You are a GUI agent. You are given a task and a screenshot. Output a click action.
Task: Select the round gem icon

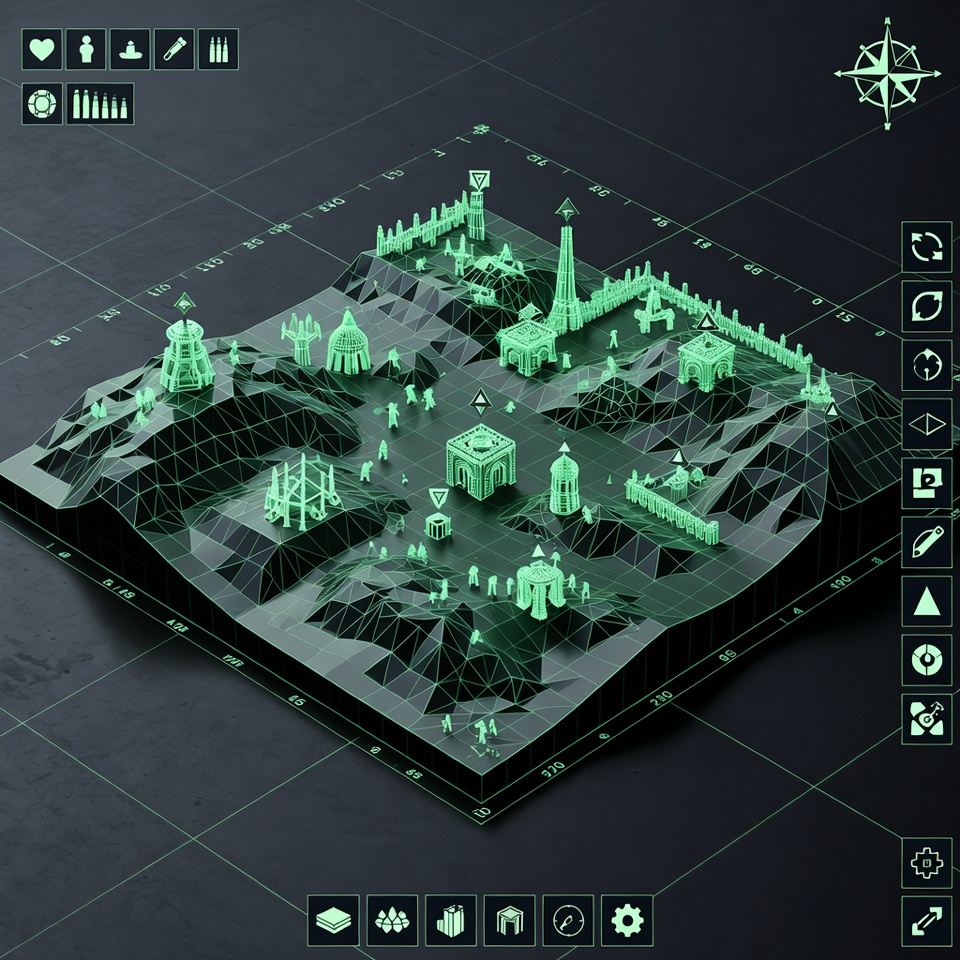[41, 103]
